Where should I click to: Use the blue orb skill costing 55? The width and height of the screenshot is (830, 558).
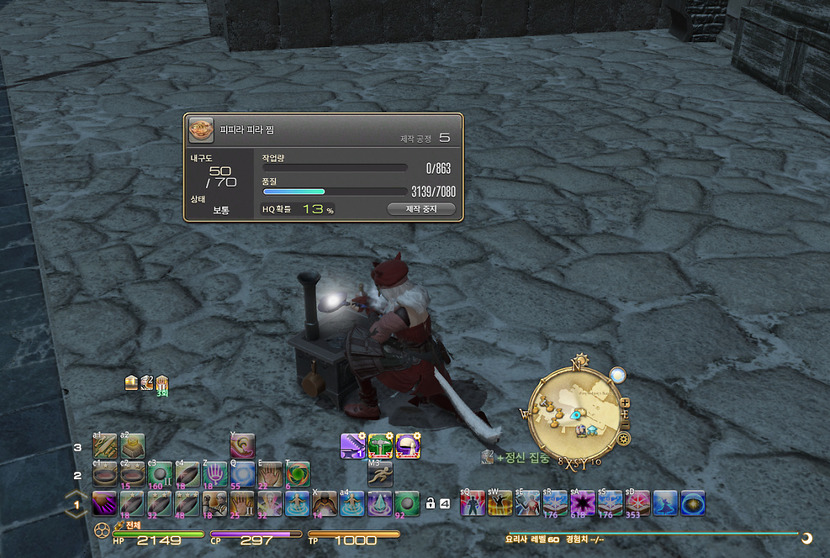point(242,474)
